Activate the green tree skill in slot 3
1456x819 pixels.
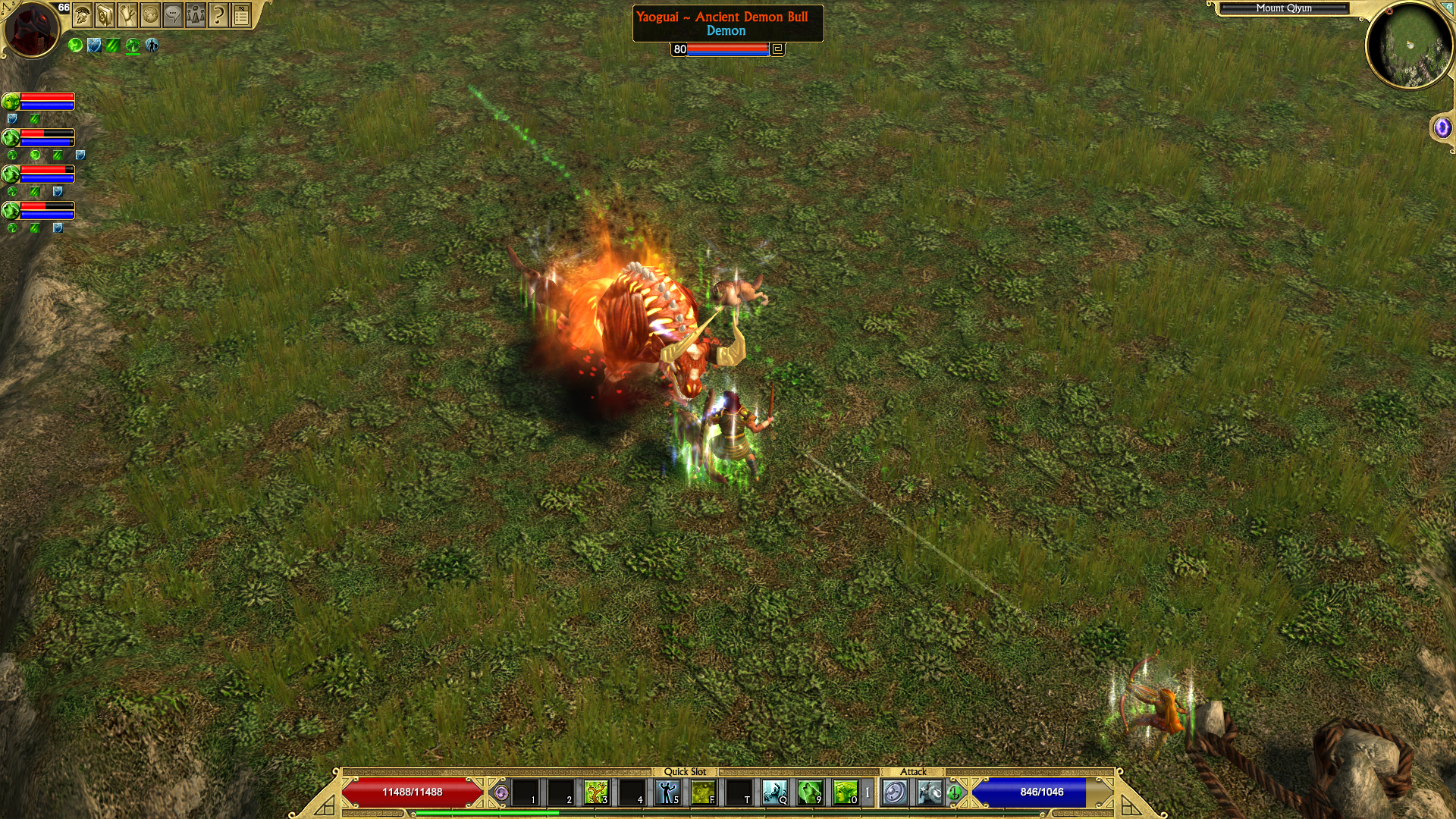[x=596, y=792]
